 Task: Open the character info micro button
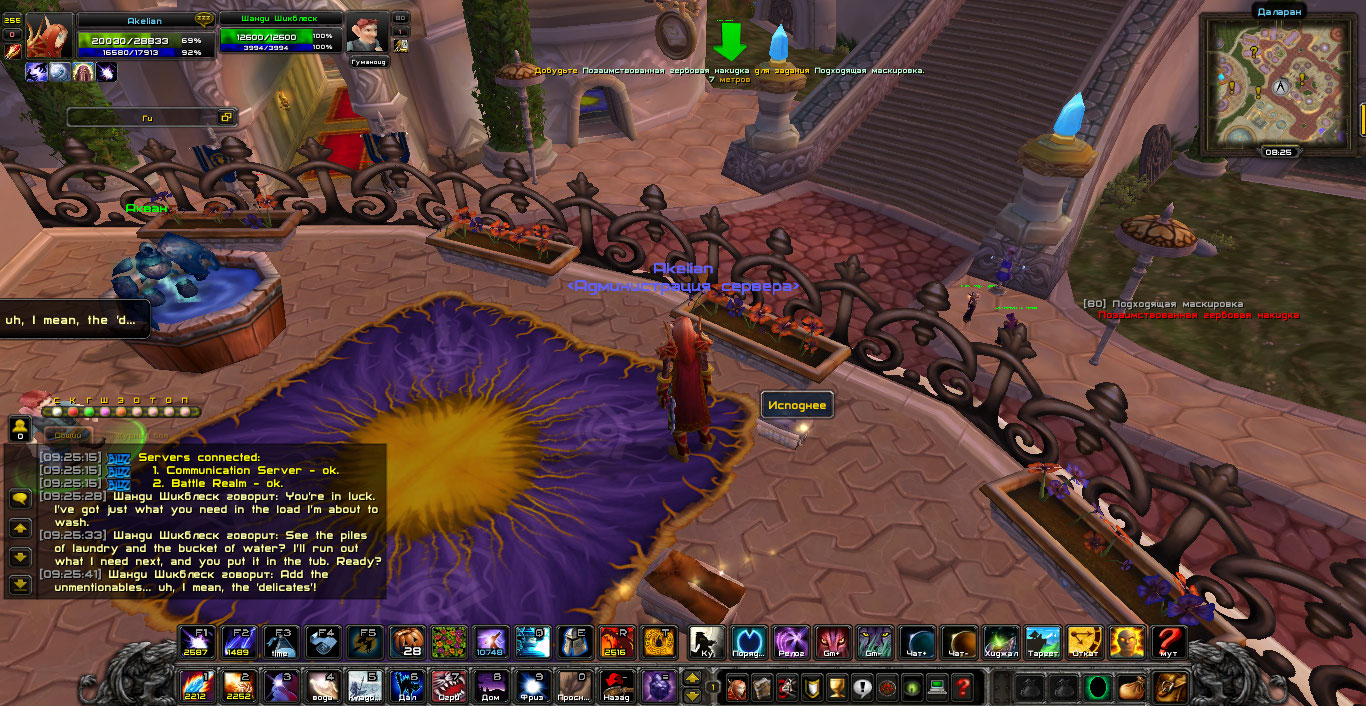(737, 688)
